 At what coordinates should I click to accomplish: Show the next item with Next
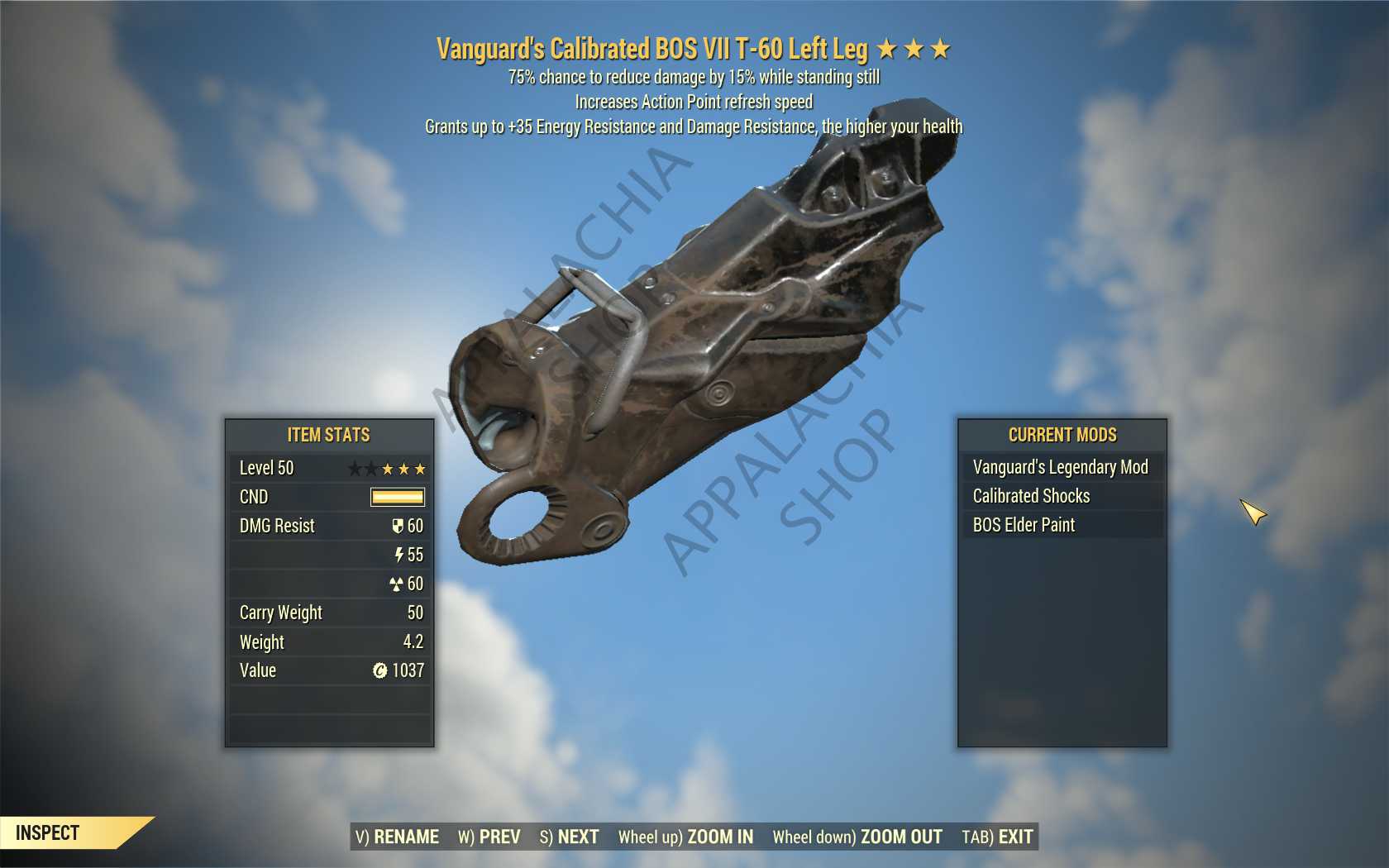pos(570,837)
